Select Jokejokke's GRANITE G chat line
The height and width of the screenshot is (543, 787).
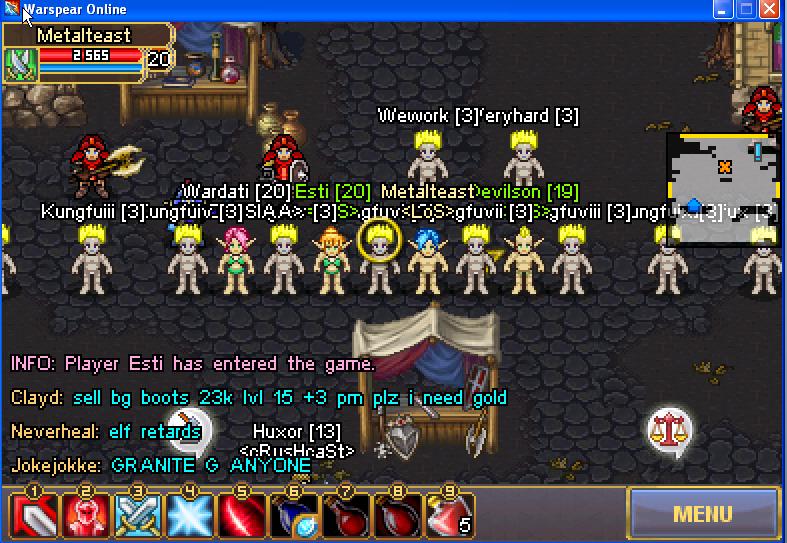click(x=161, y=465)
